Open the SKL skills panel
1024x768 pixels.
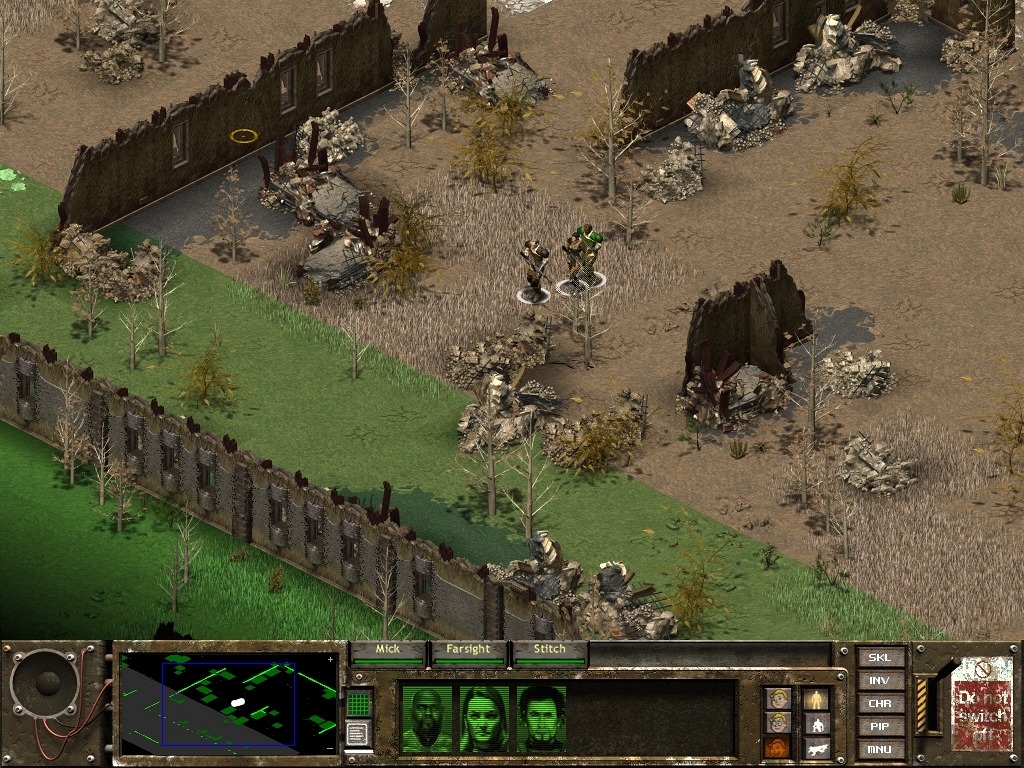click(880, 657)
